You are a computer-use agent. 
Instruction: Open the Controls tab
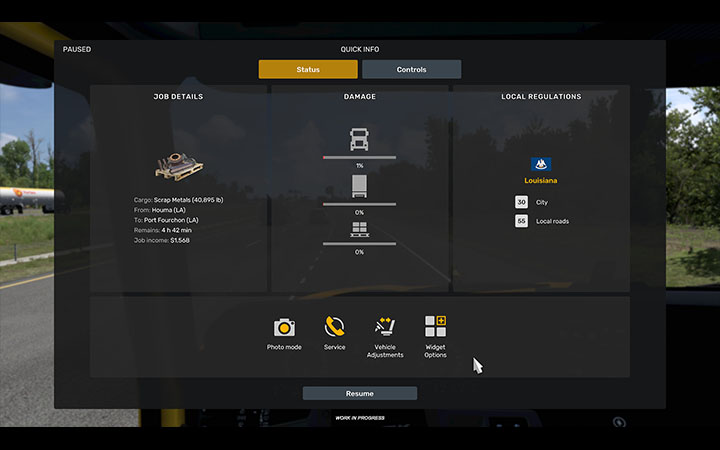[x=411, y=70]
